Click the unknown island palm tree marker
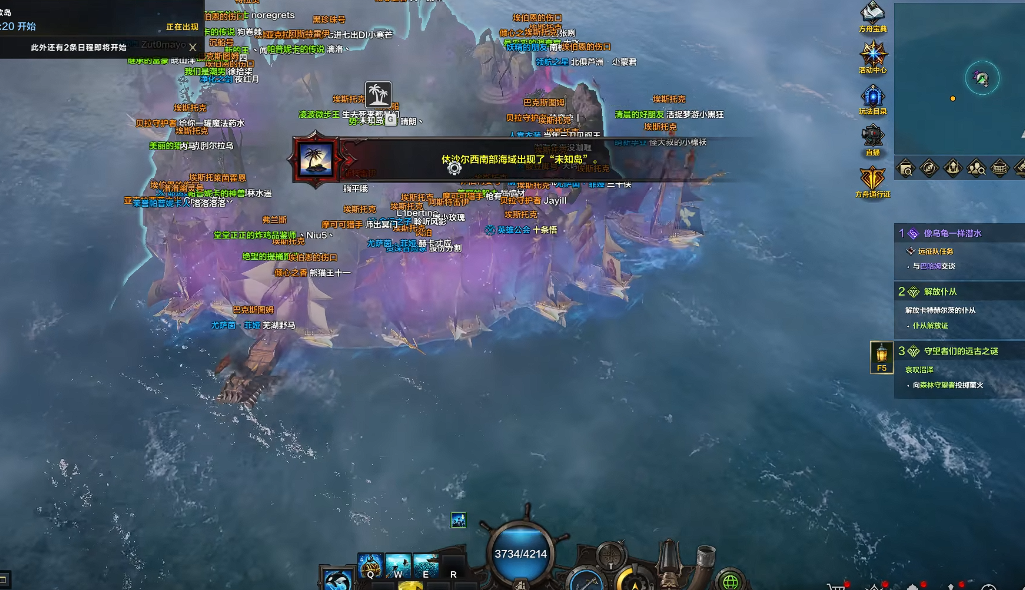Screen dimensions: 1025x590 pos(377,94)
